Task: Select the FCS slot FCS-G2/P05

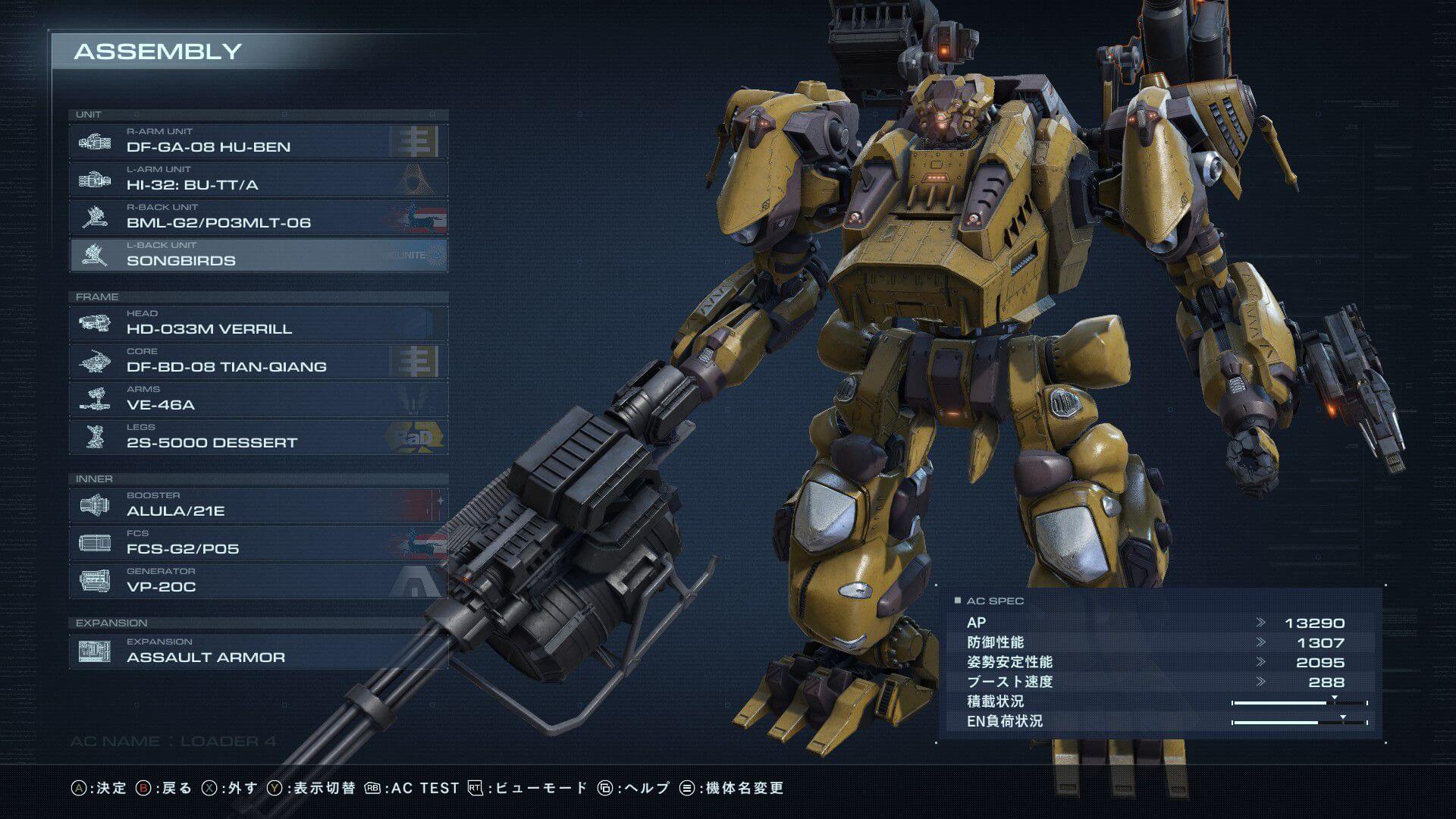Action: pyautogui.click(x=258, y=543)
